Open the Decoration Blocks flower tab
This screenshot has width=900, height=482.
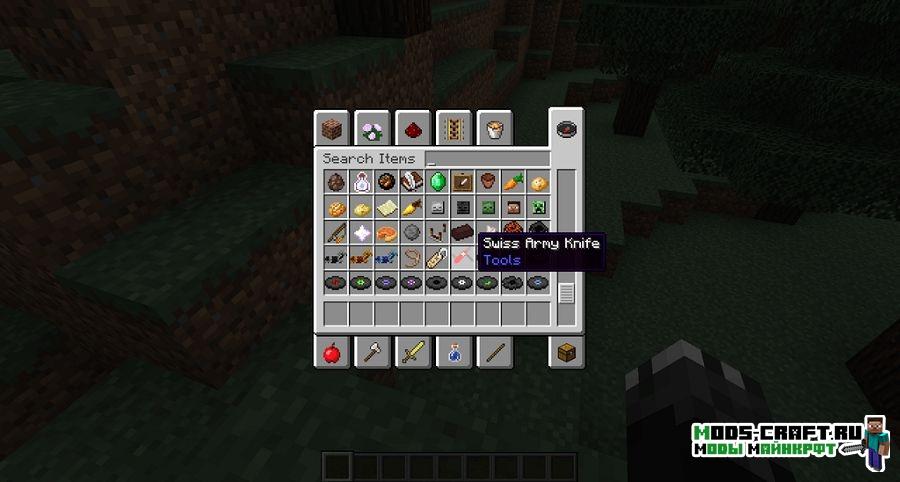pyautogui.click(x=372, y=127)
